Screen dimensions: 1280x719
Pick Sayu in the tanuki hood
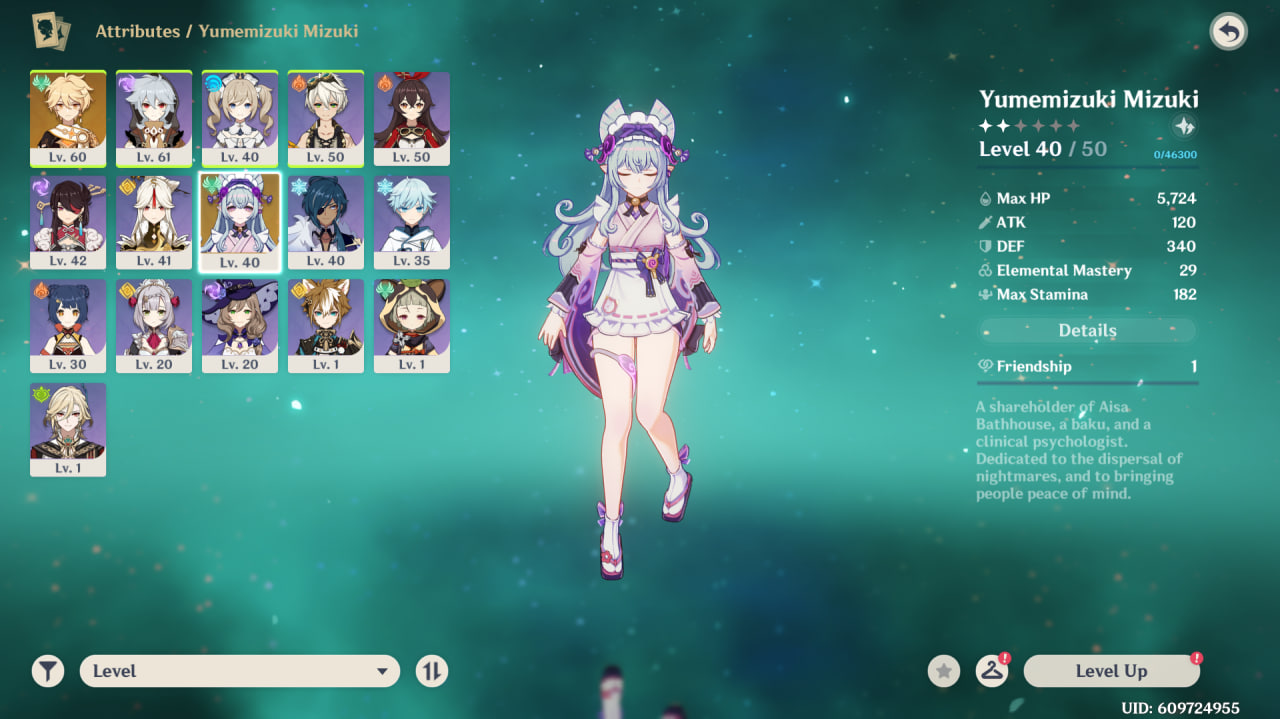point(412,326)
